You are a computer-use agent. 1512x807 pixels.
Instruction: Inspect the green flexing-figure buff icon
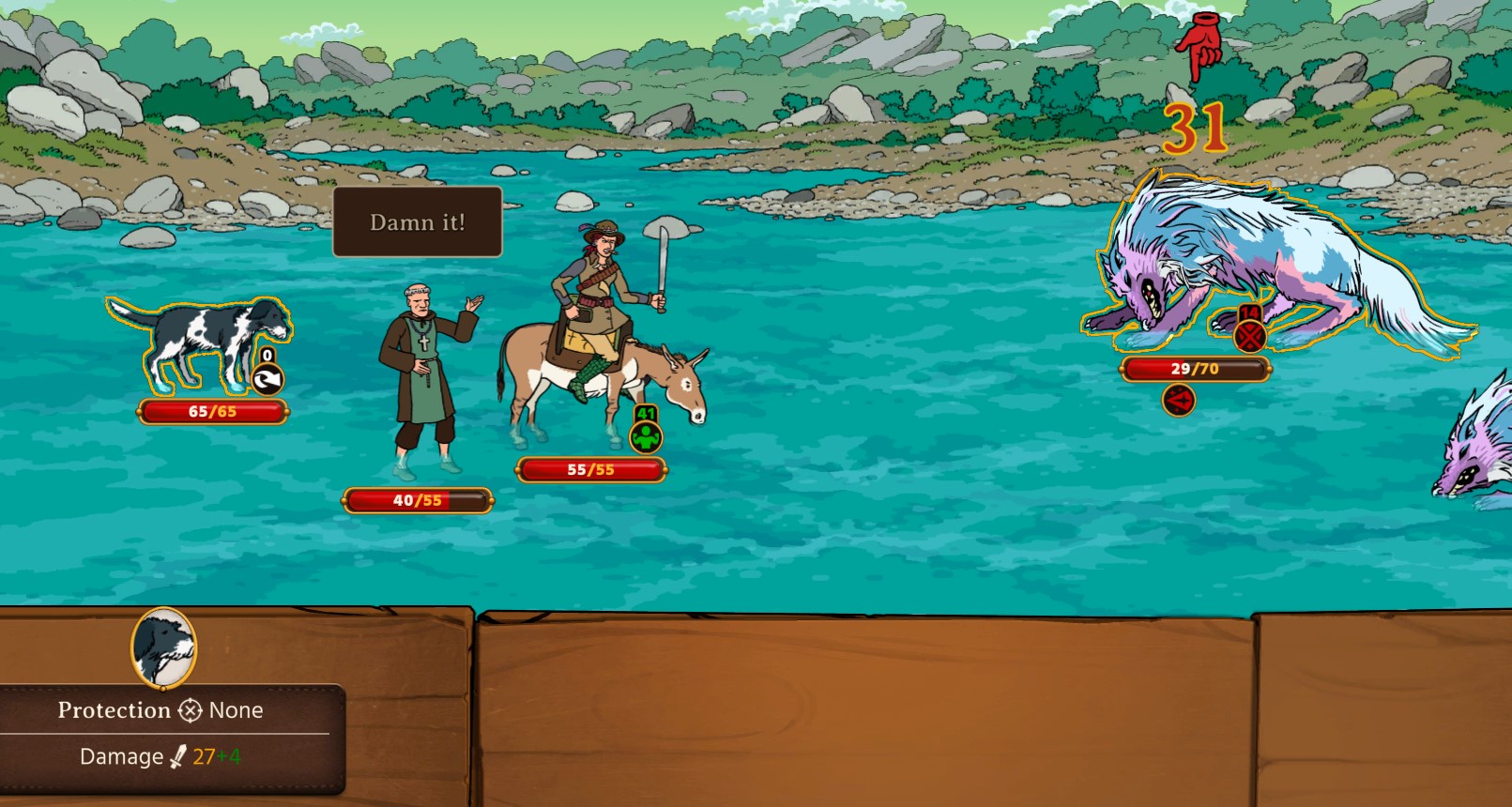(646, 436)
